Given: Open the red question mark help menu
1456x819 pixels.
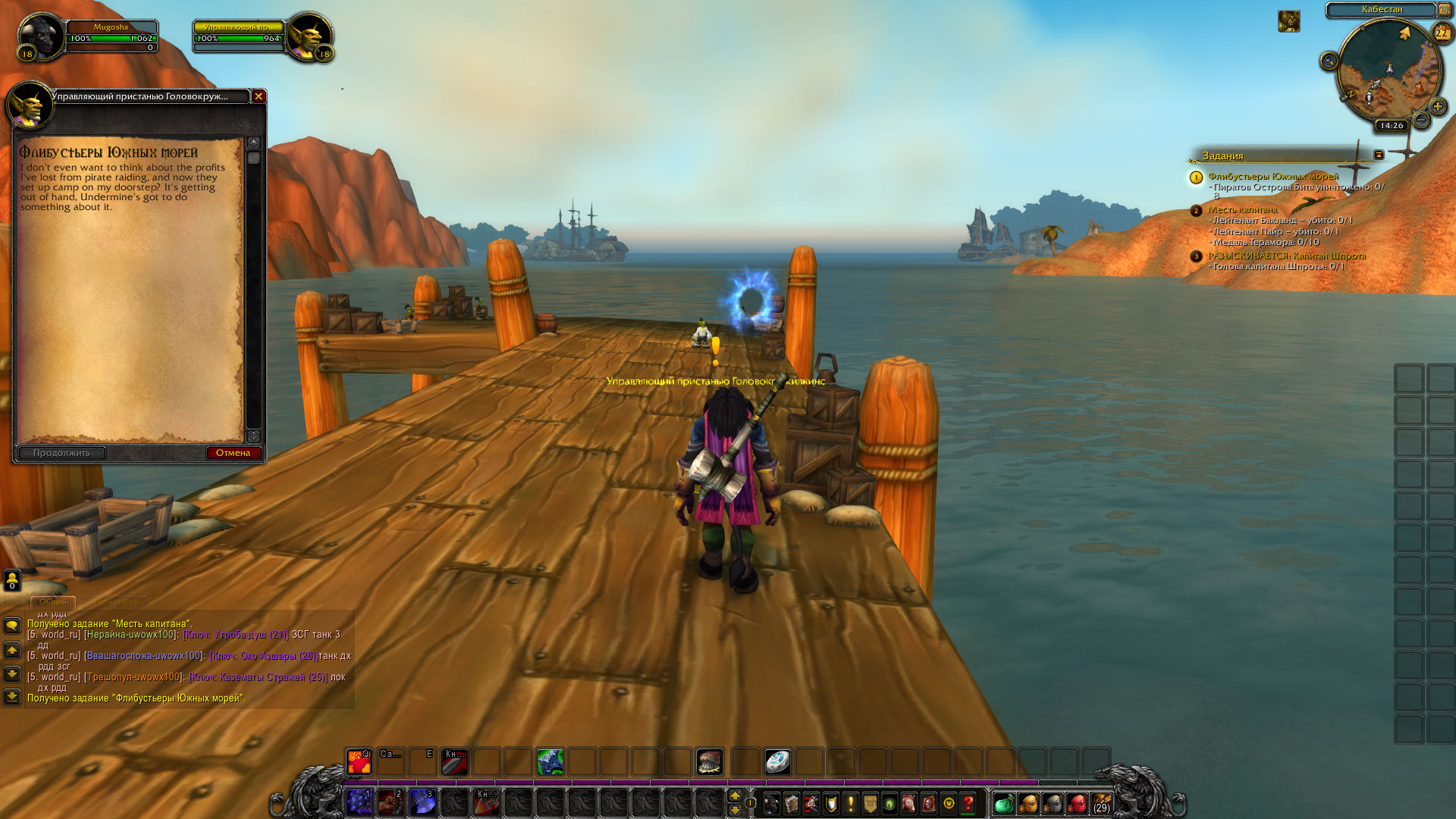Looking at the screenshot, I should coord(968,802).
